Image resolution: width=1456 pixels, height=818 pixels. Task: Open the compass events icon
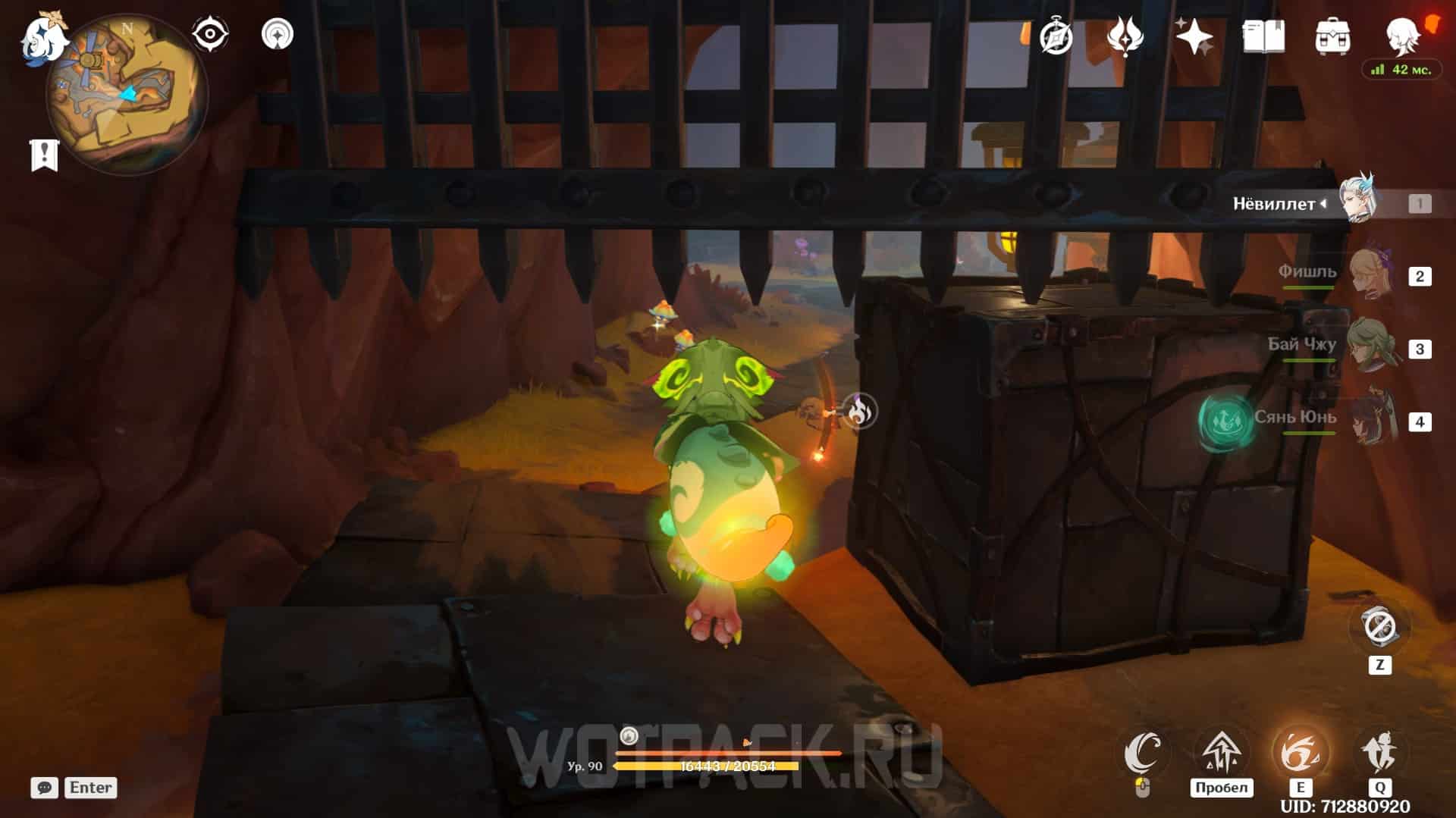1056,36
